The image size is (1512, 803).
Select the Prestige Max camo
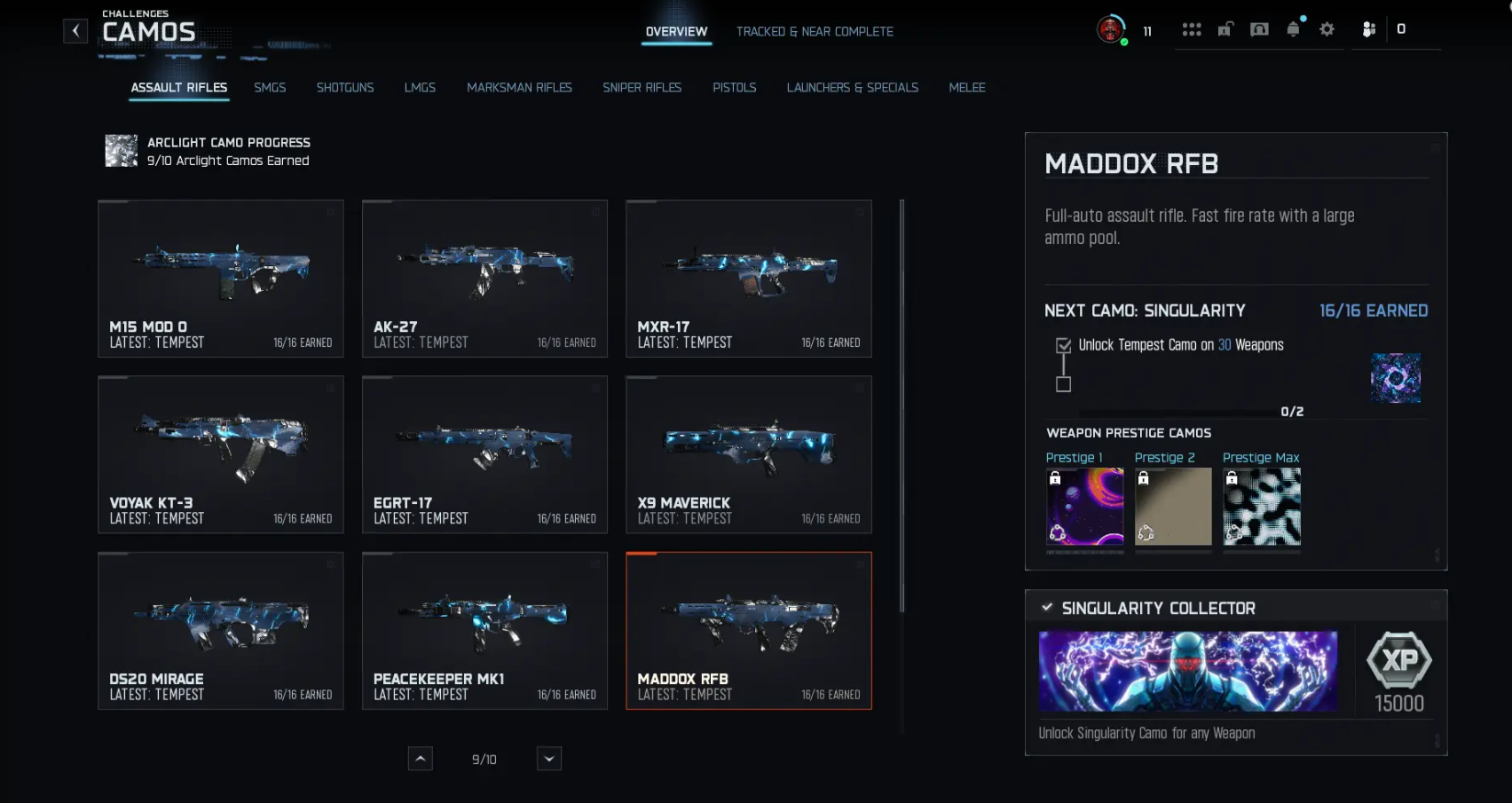click(1262, 507)
